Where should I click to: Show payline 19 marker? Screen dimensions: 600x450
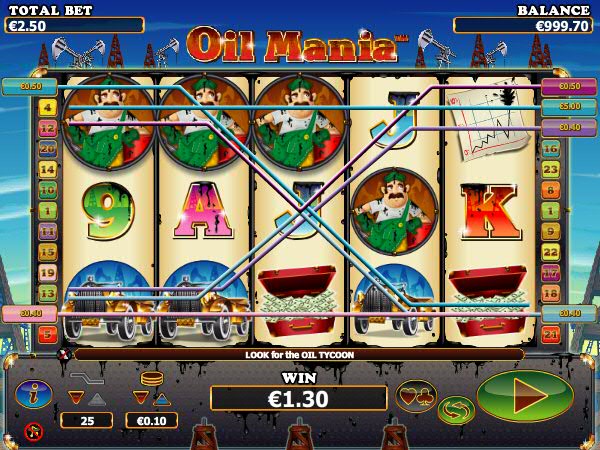tap(47, 272)
